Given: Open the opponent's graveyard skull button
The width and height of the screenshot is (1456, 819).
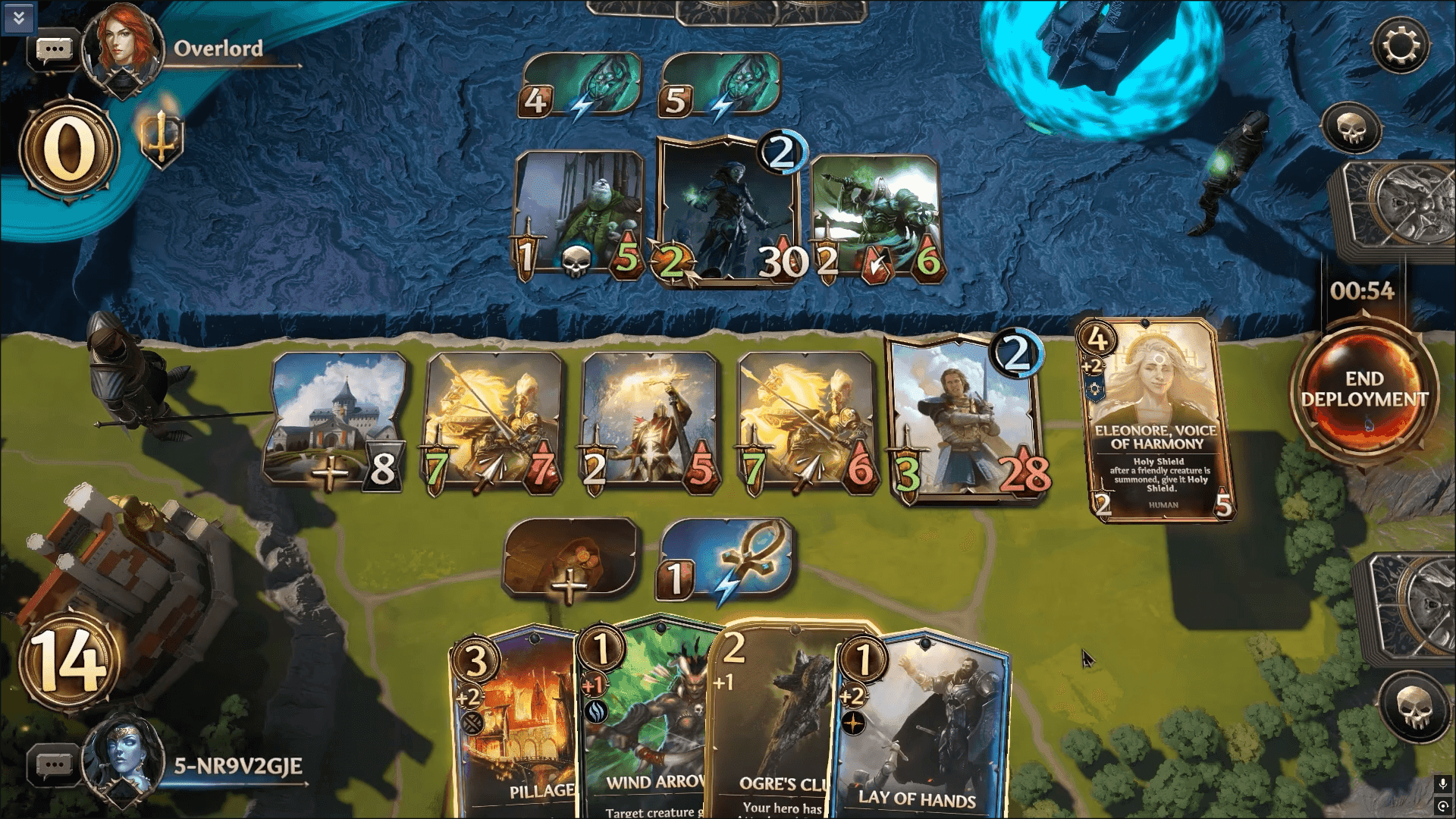Looking at the screenshot, I should point(1352,127).
